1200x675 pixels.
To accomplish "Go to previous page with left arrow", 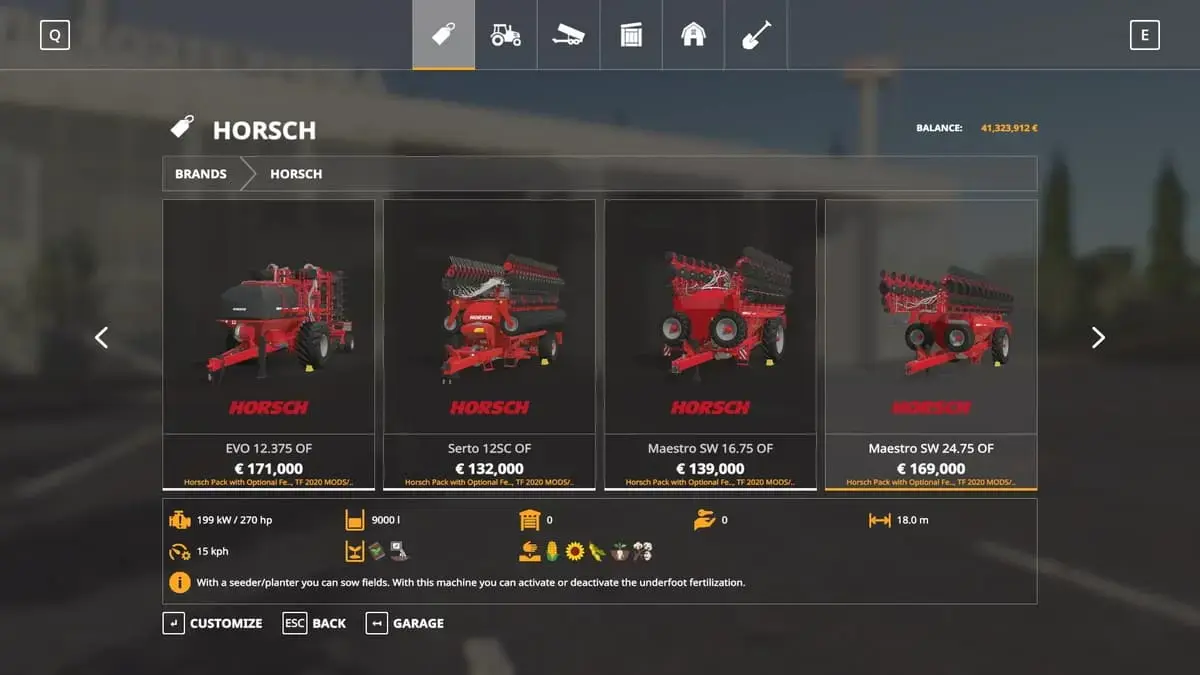I will tap(101, 338).
